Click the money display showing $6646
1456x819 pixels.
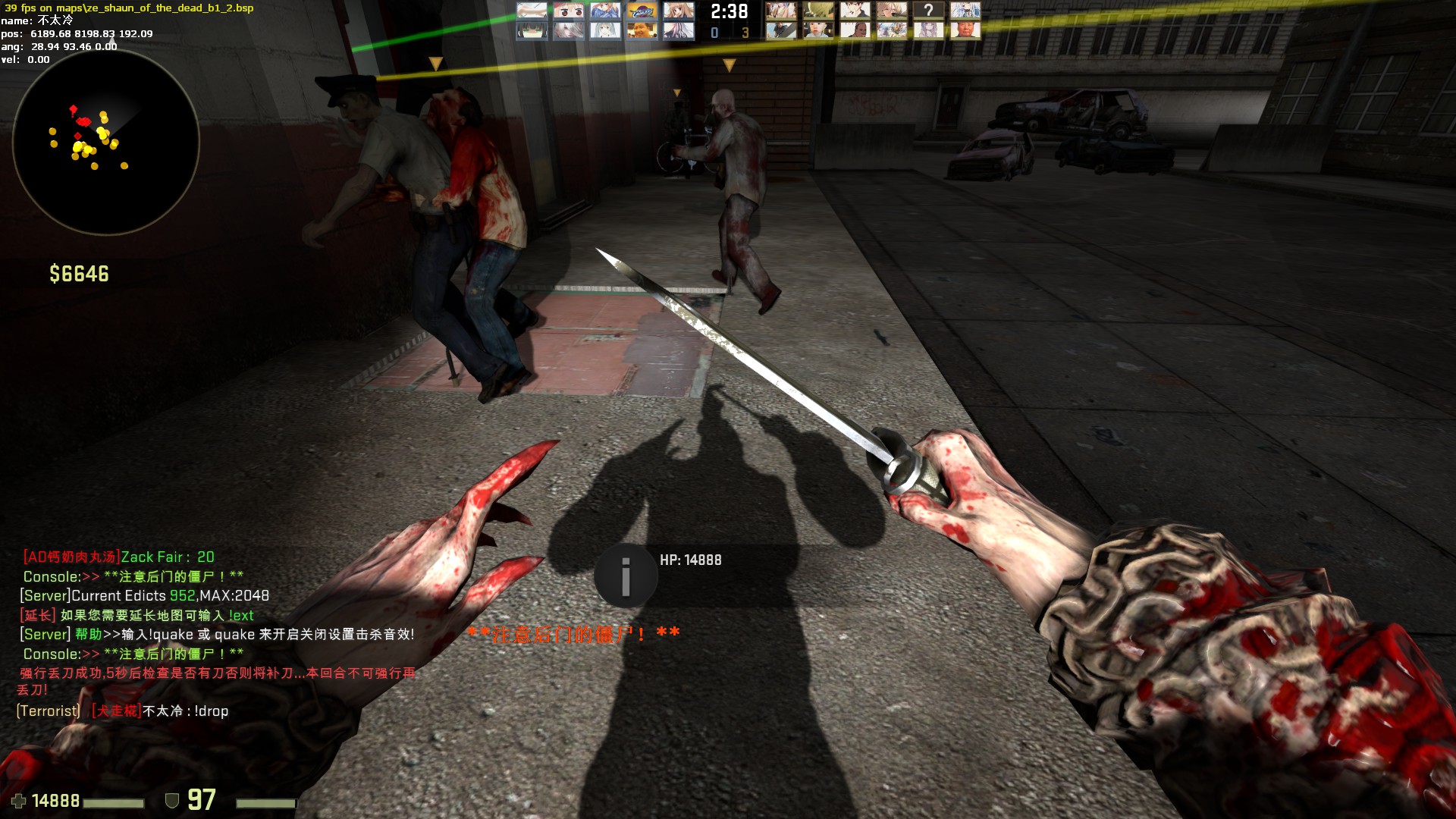pos(78,274)
